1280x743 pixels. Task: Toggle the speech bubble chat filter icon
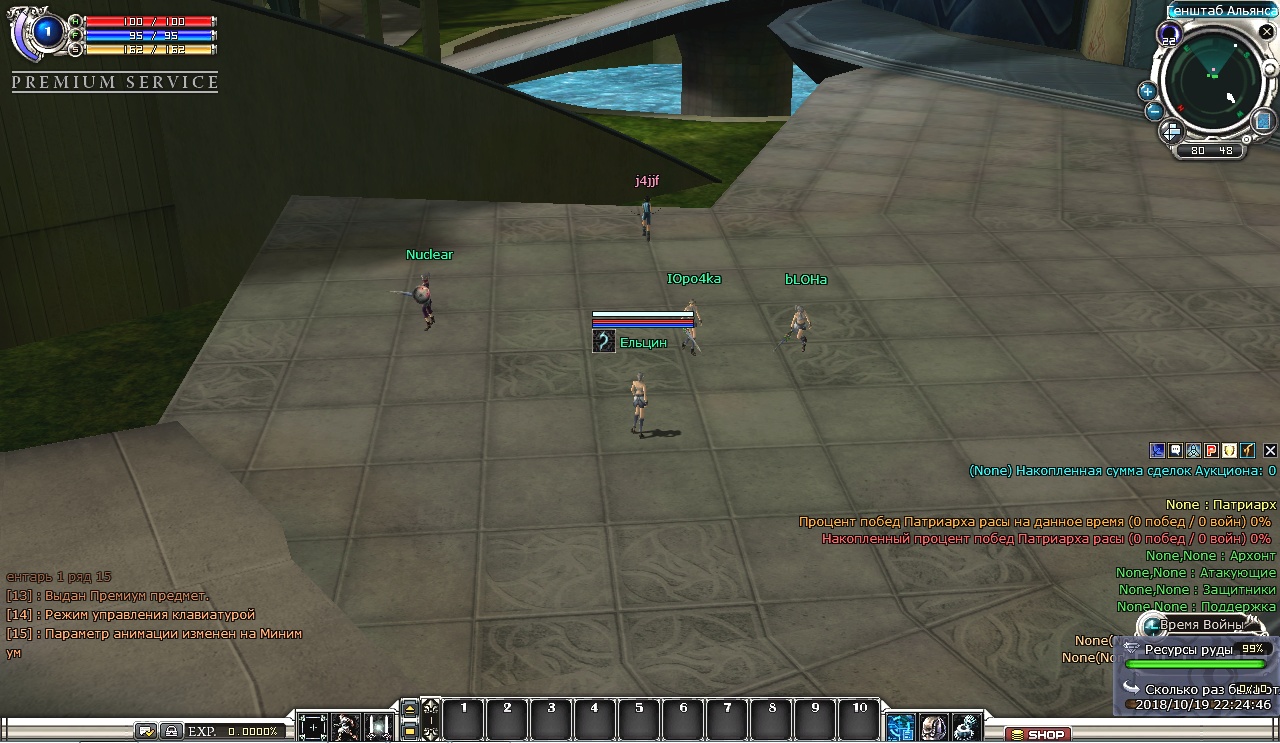click(1175, 451)
